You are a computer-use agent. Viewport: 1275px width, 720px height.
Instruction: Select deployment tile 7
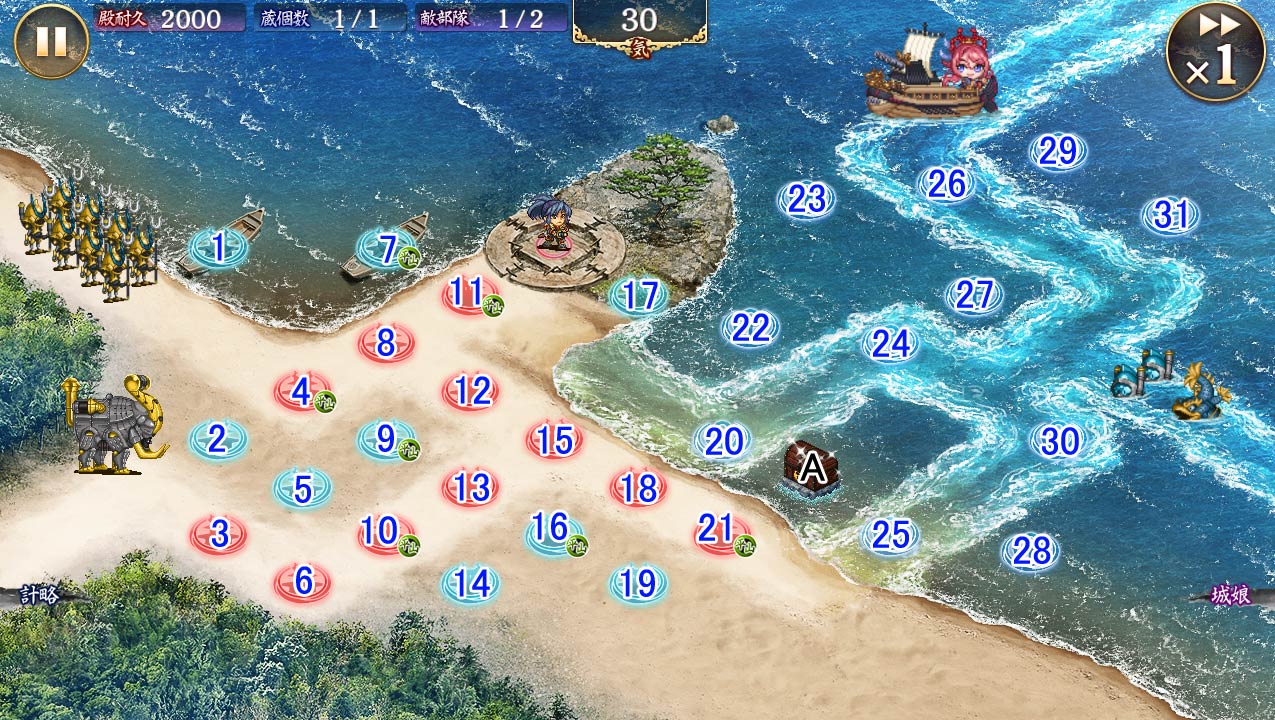[387, 249]
